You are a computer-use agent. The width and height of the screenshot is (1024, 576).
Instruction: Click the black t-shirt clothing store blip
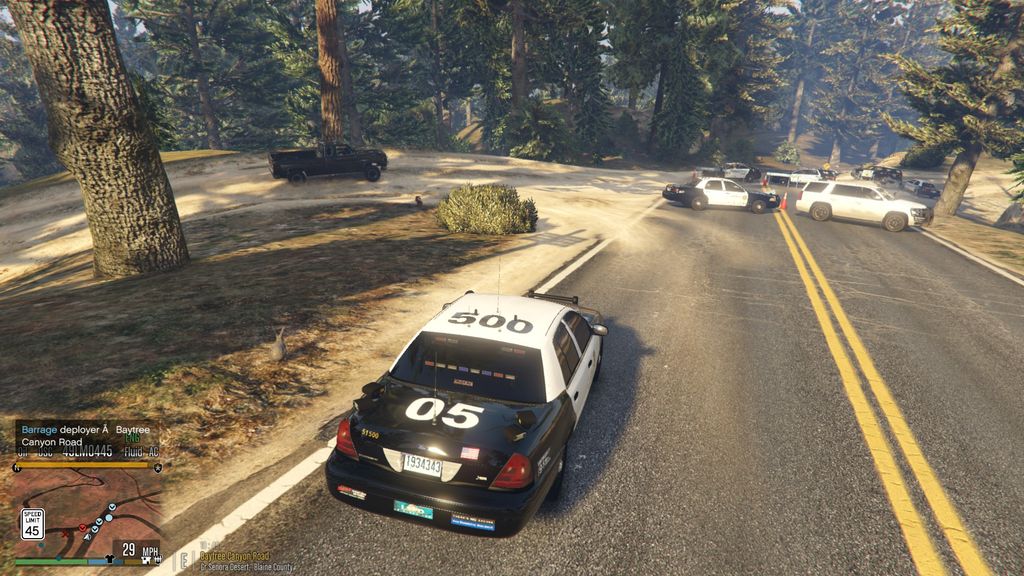pyautogui.click(x=109, y=558)
